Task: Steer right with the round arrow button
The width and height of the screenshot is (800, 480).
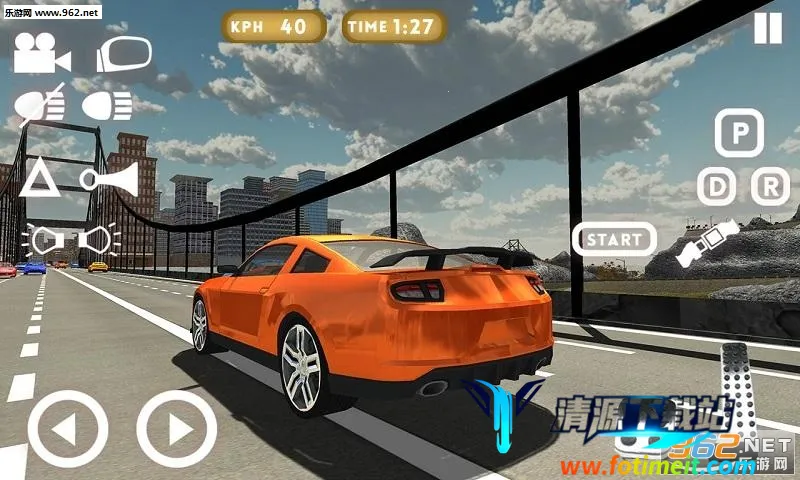Action: [176, 429]
